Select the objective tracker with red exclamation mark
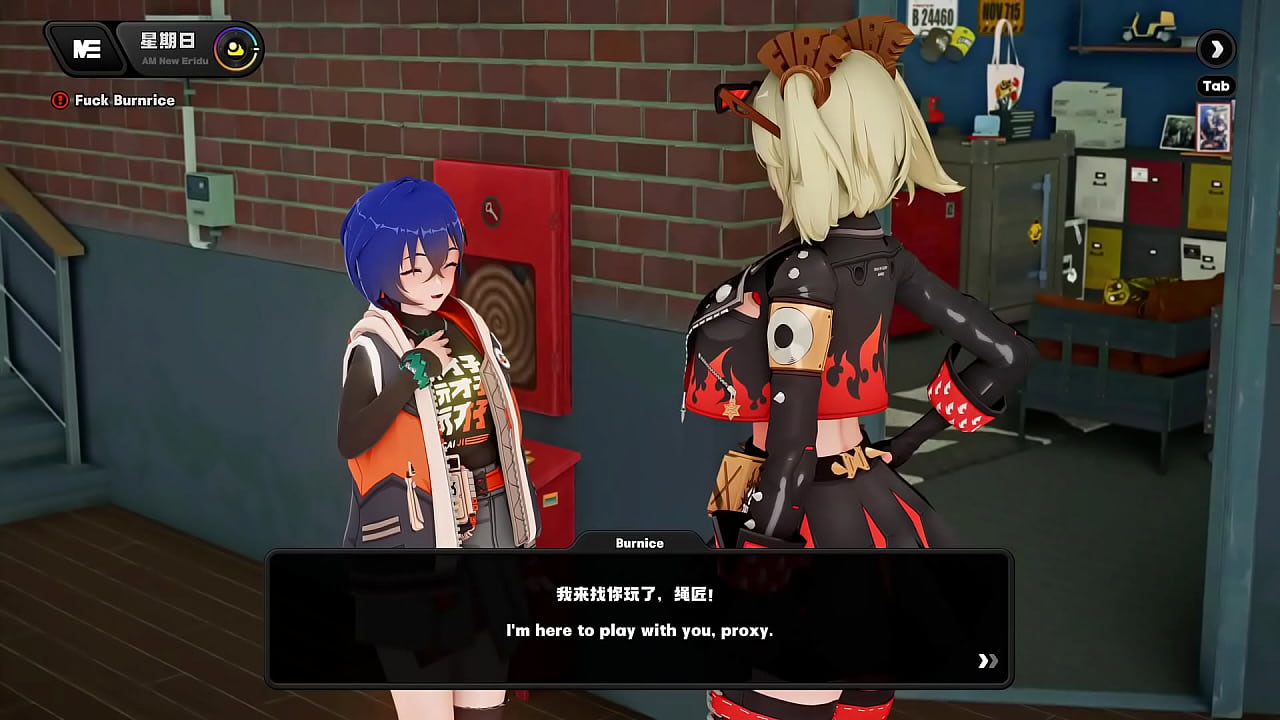 pos(60,100)
